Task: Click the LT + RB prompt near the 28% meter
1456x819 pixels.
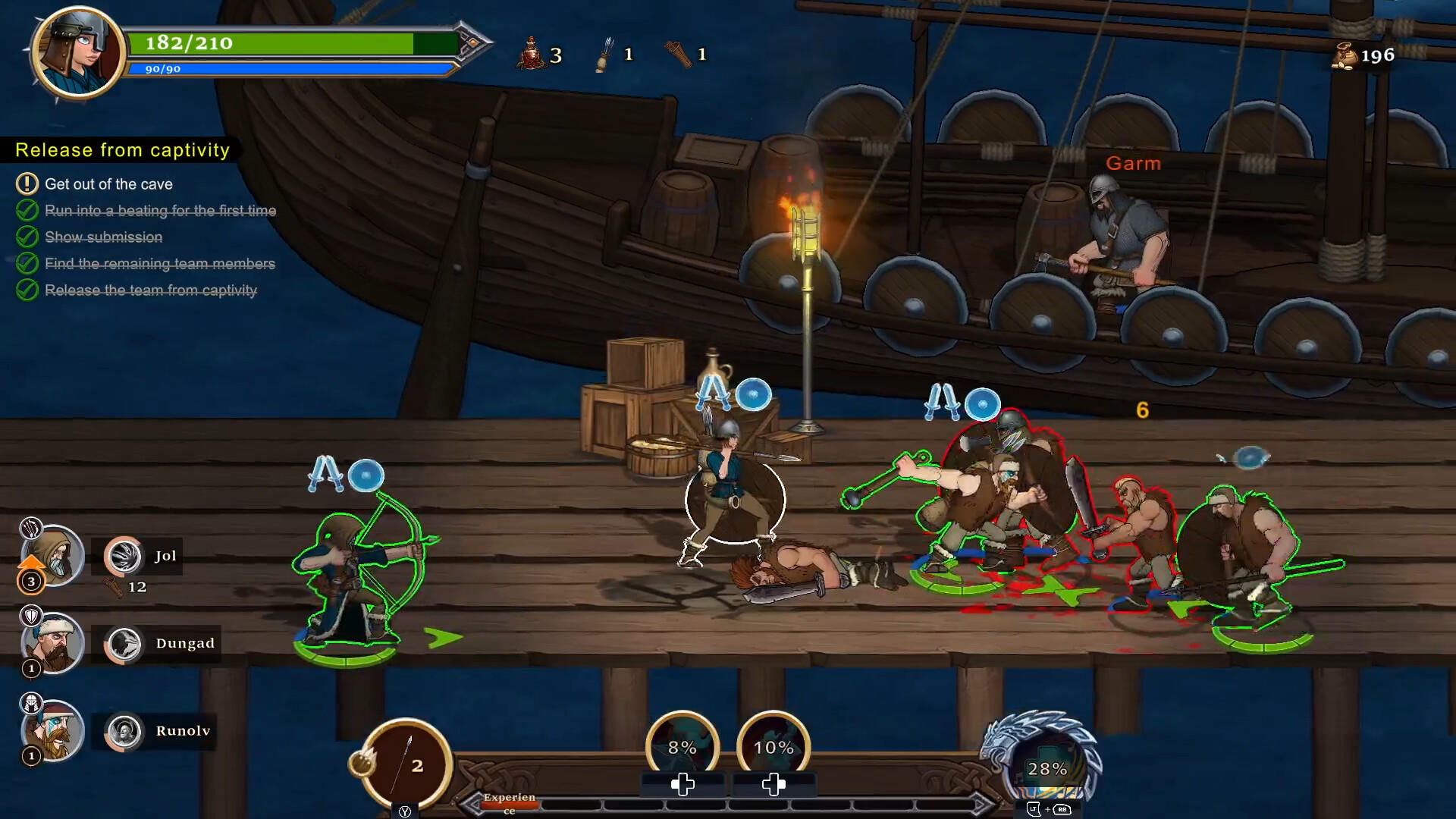Action: coord(1047,810)
